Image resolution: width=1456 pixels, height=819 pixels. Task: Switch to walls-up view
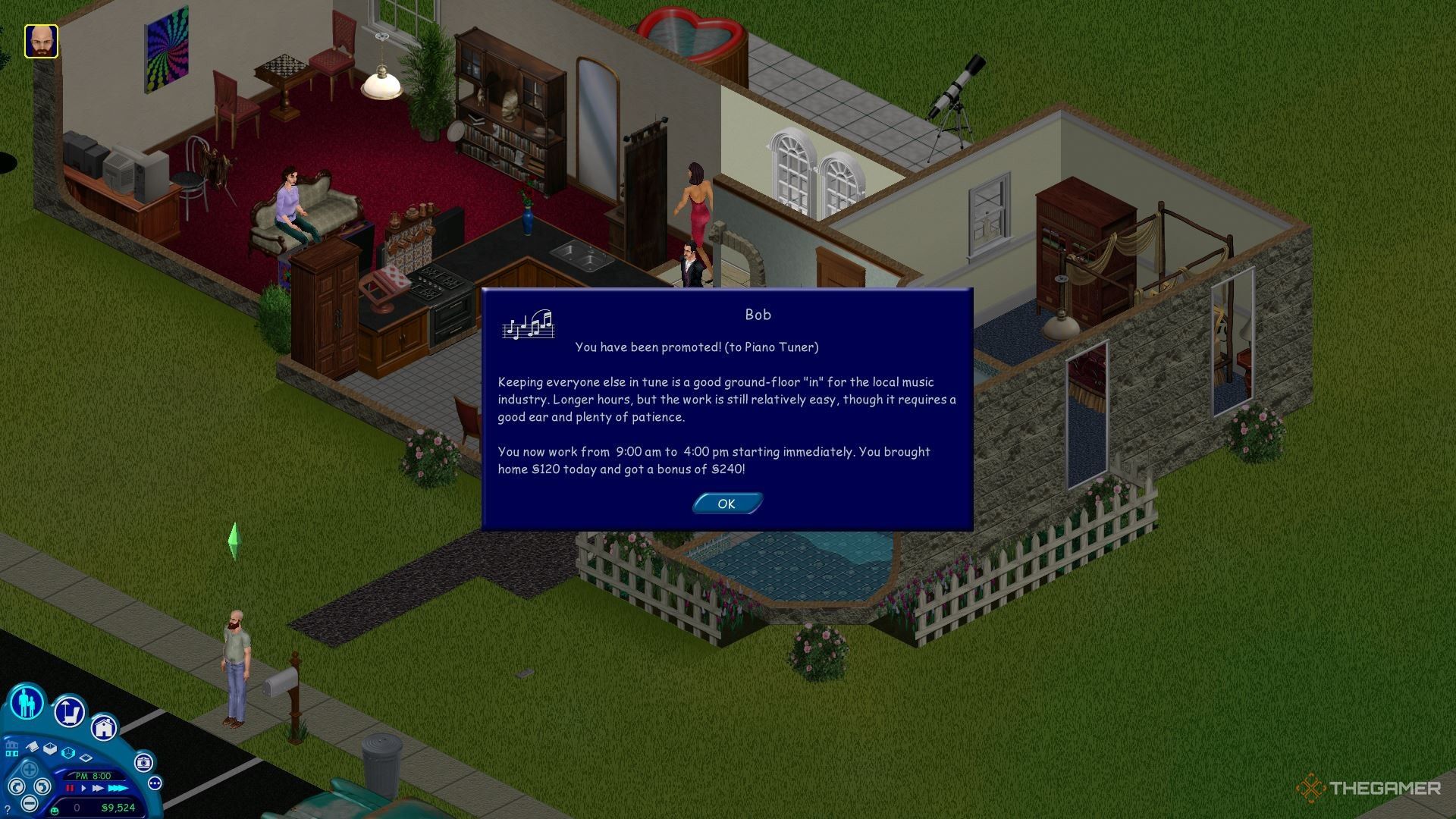point(50,748)
